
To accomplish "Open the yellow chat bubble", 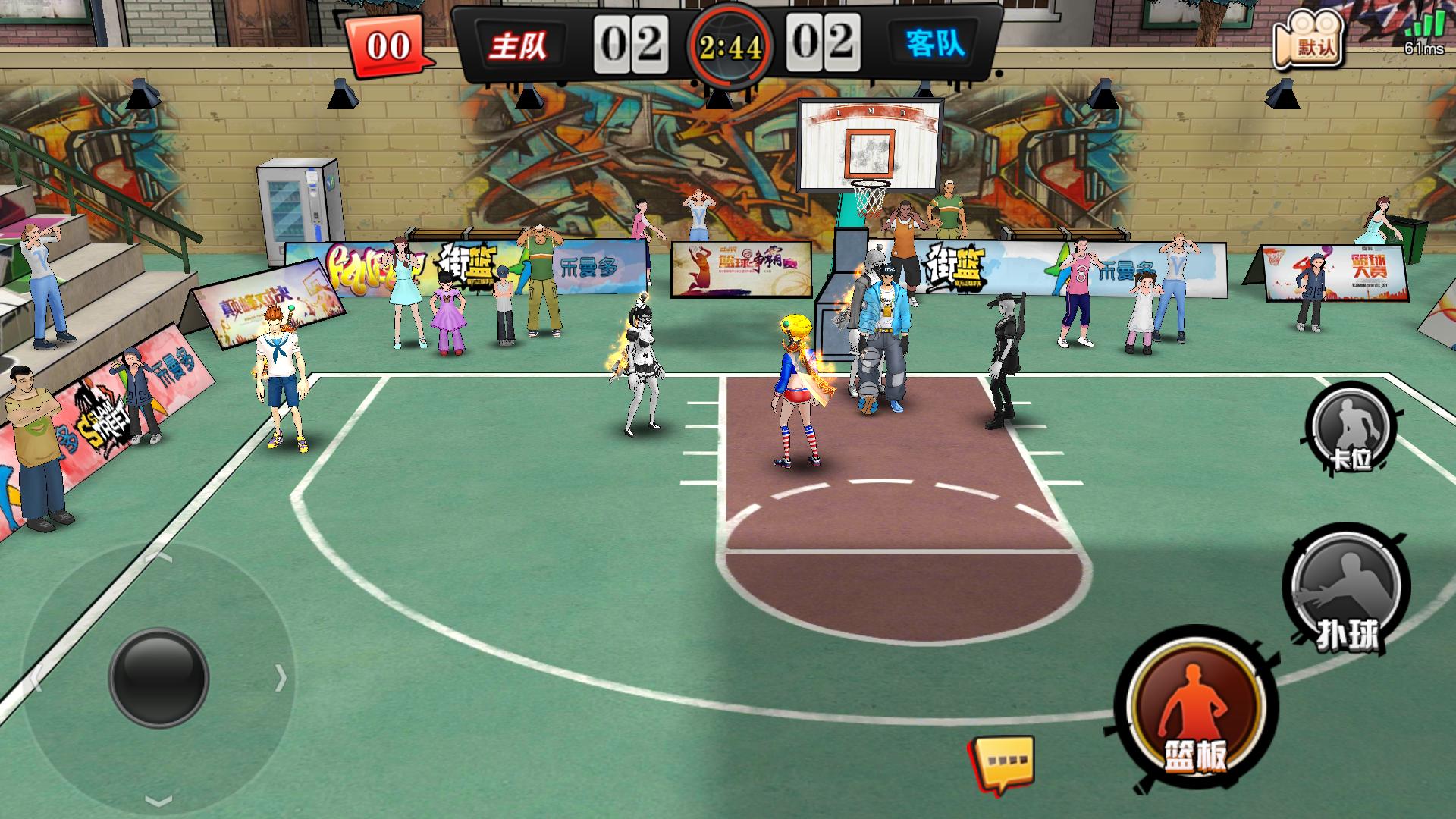I will click(x=1004, y=763).
